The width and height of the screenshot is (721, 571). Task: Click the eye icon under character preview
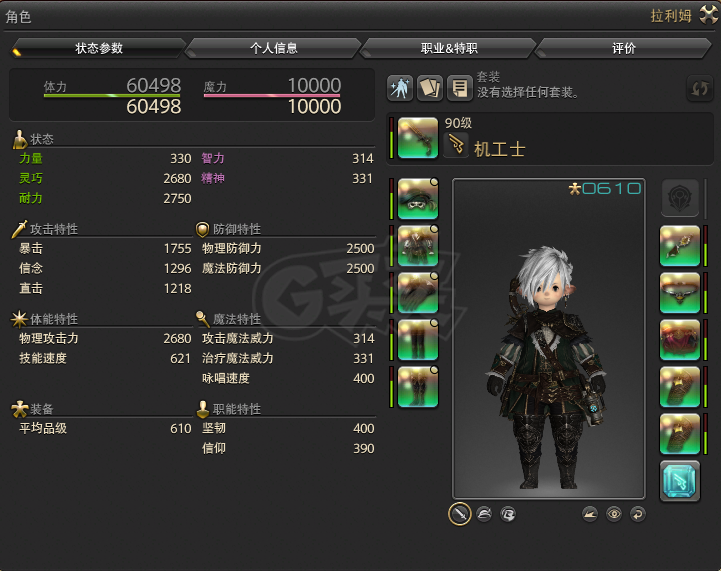tap(614, 514)
